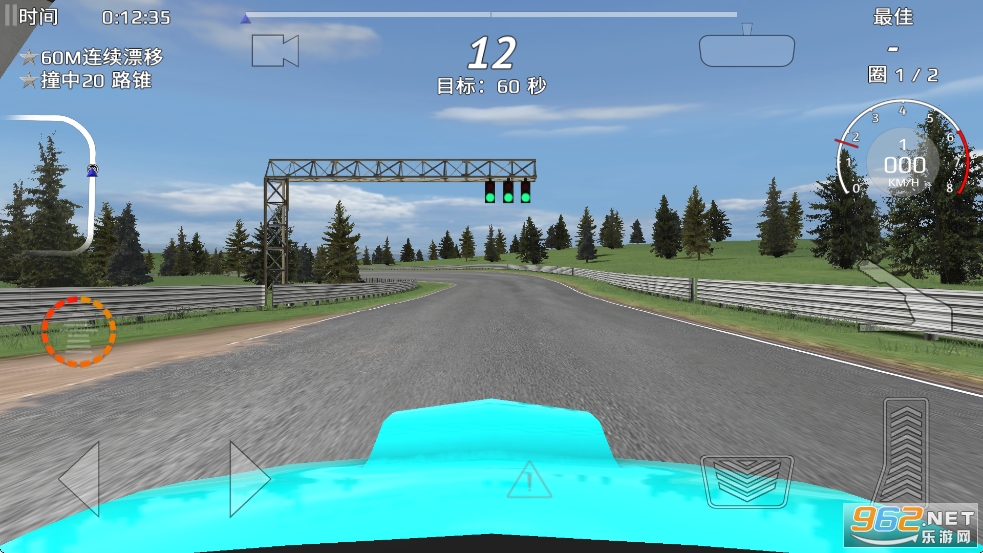Image resolution: width=983 pixels, height=553 pixels.
Task: Steer right with the right arrow
Action: pos(249,479)
